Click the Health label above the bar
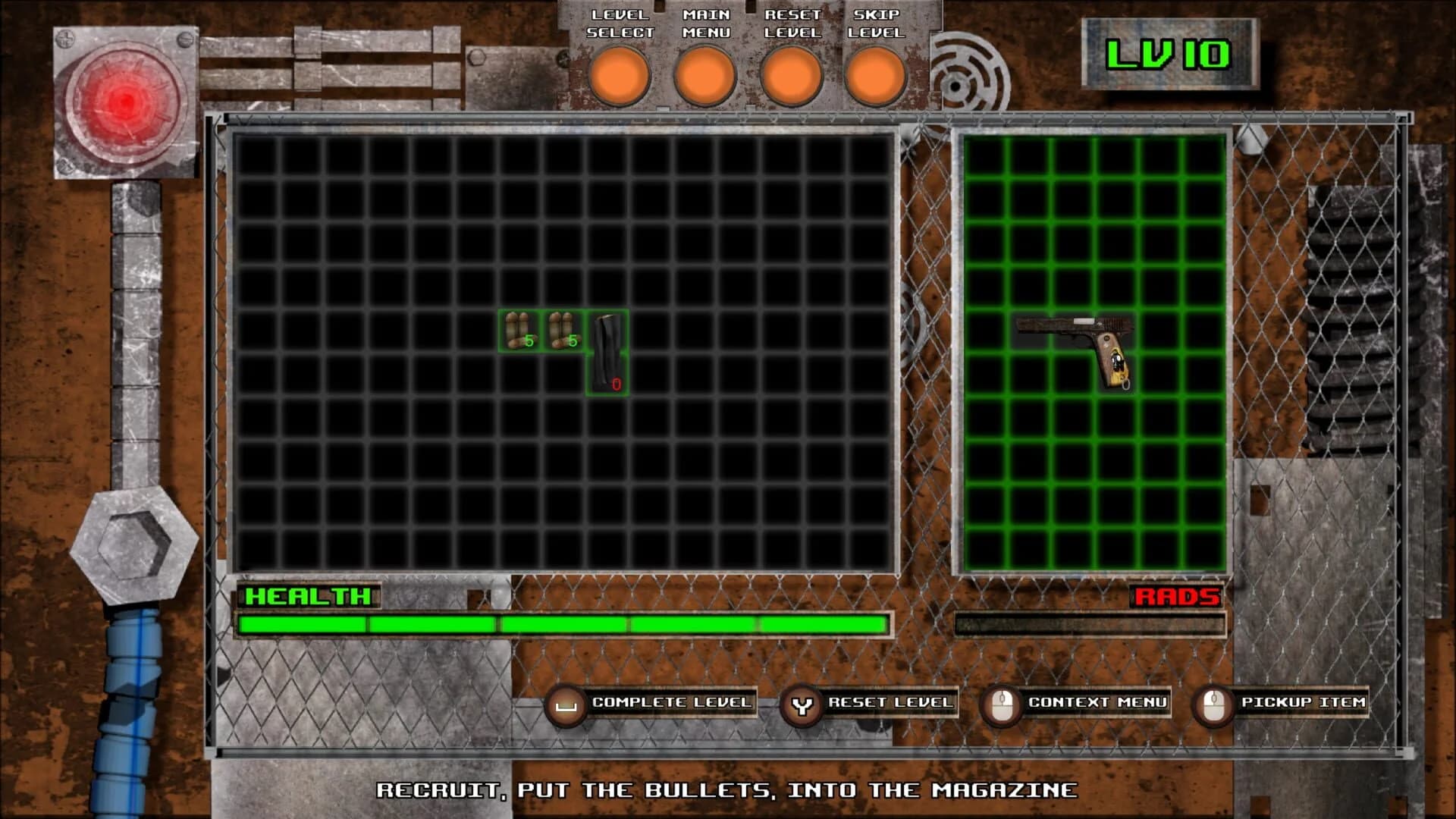 306,598
